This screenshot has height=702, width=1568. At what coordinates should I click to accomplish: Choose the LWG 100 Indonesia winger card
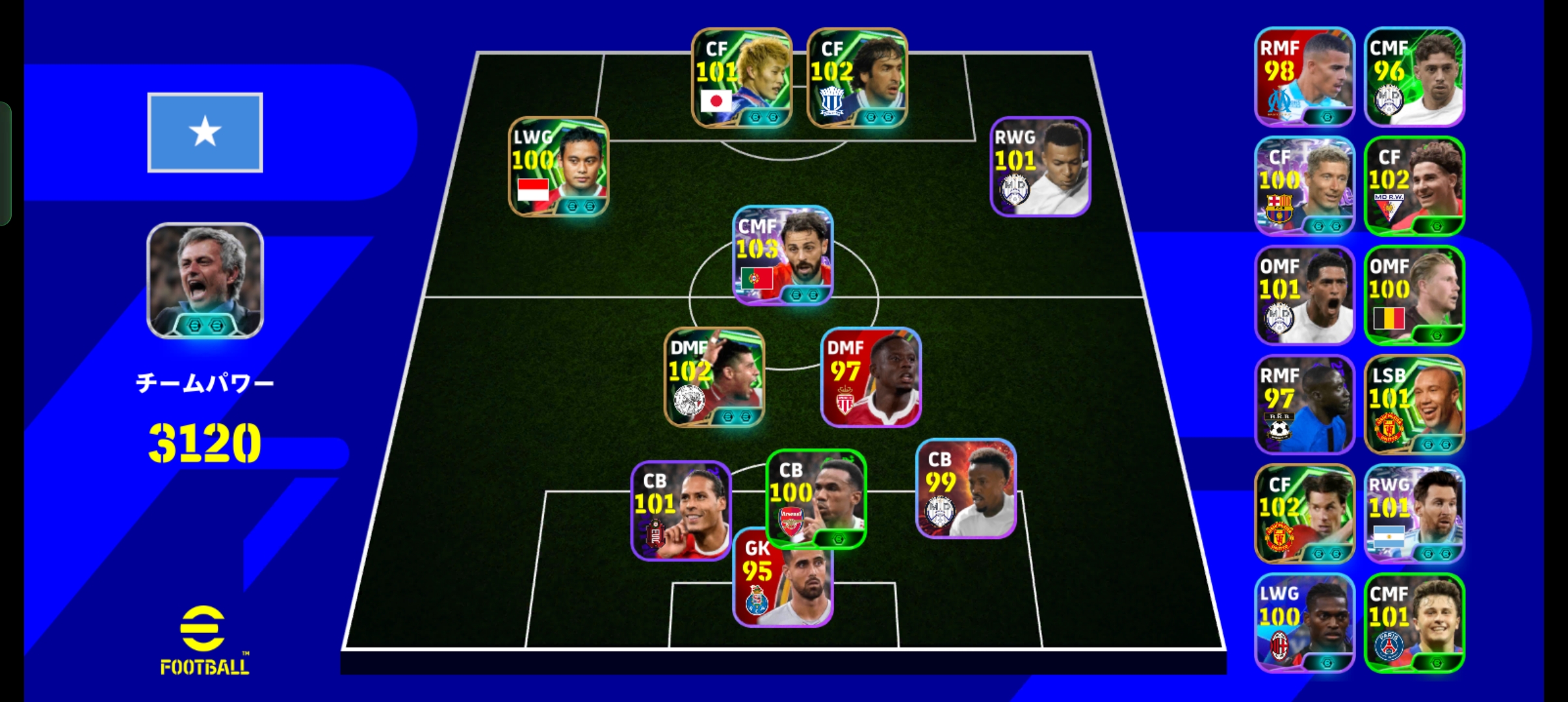point(558,166)
